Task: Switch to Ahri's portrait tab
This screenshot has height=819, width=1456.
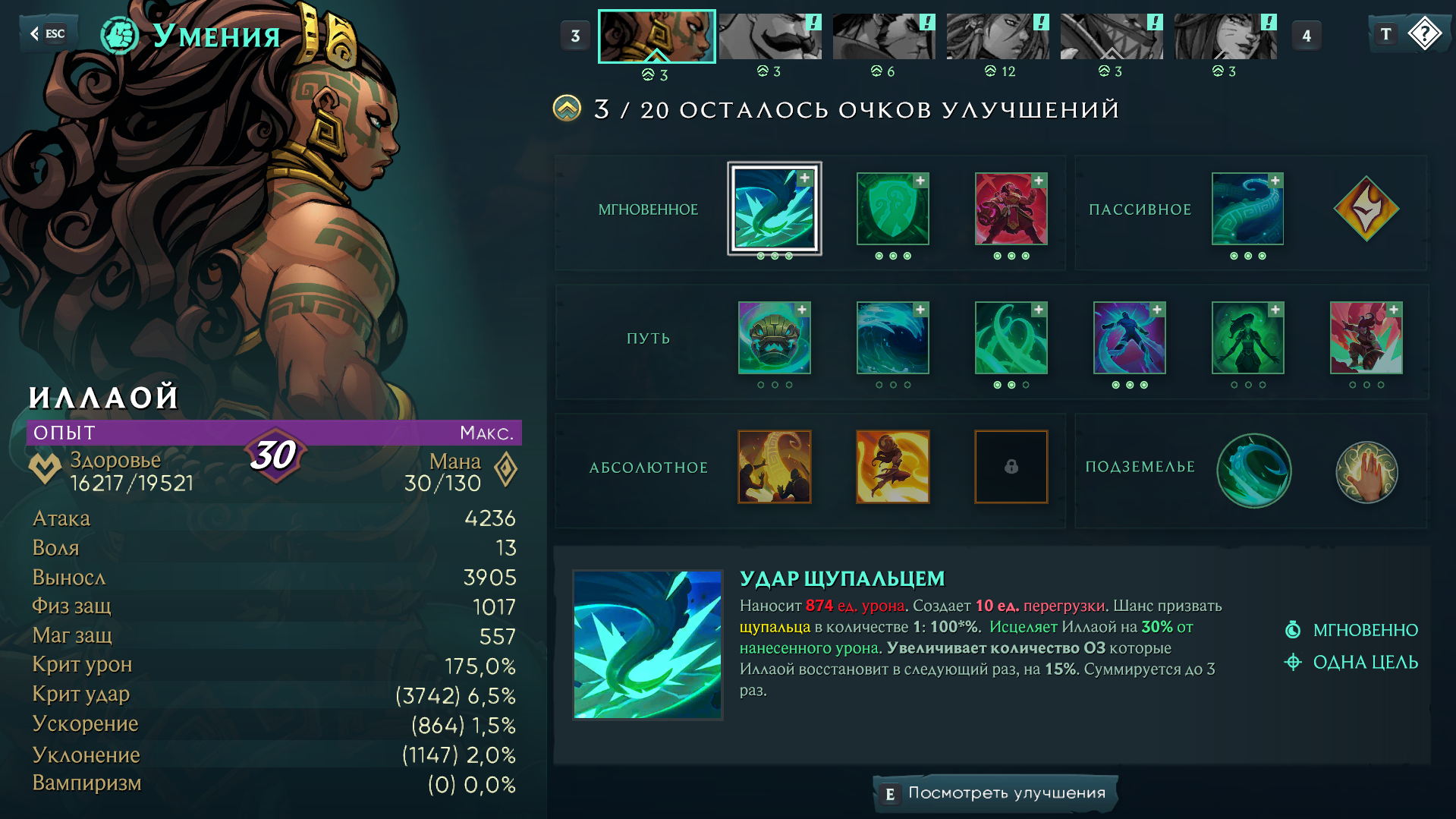Action: pyautogui.click(x=1225, y=36)
